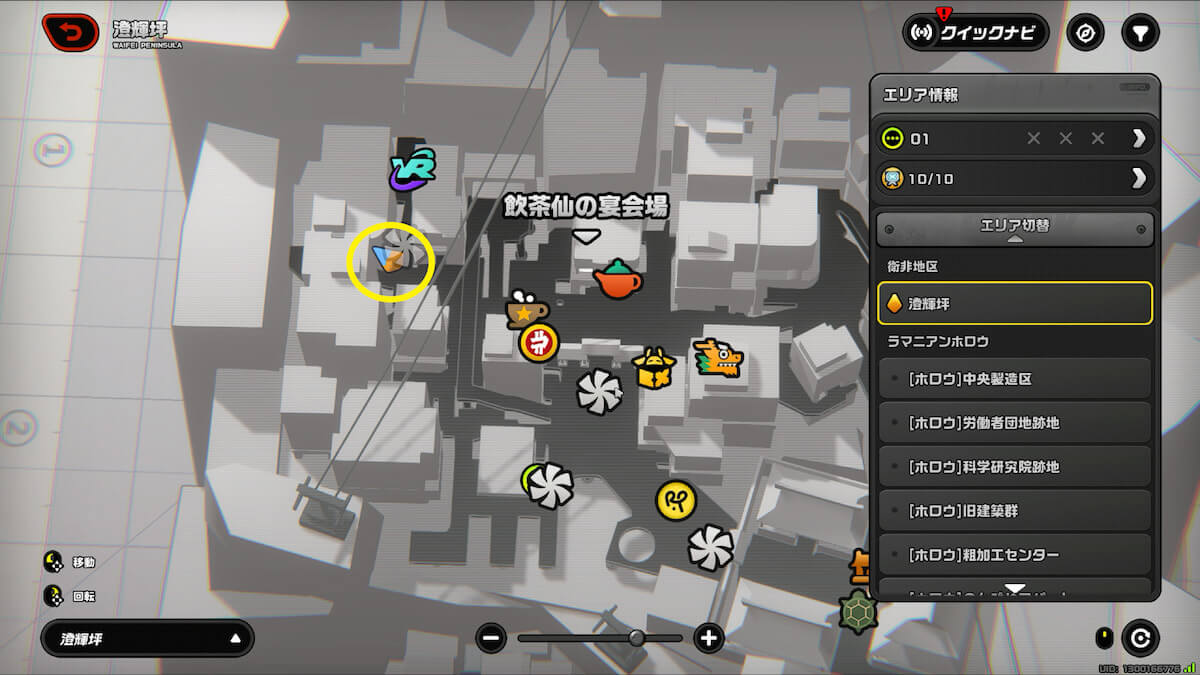Collapse the エリア切替 section header

pos(1015,228)
